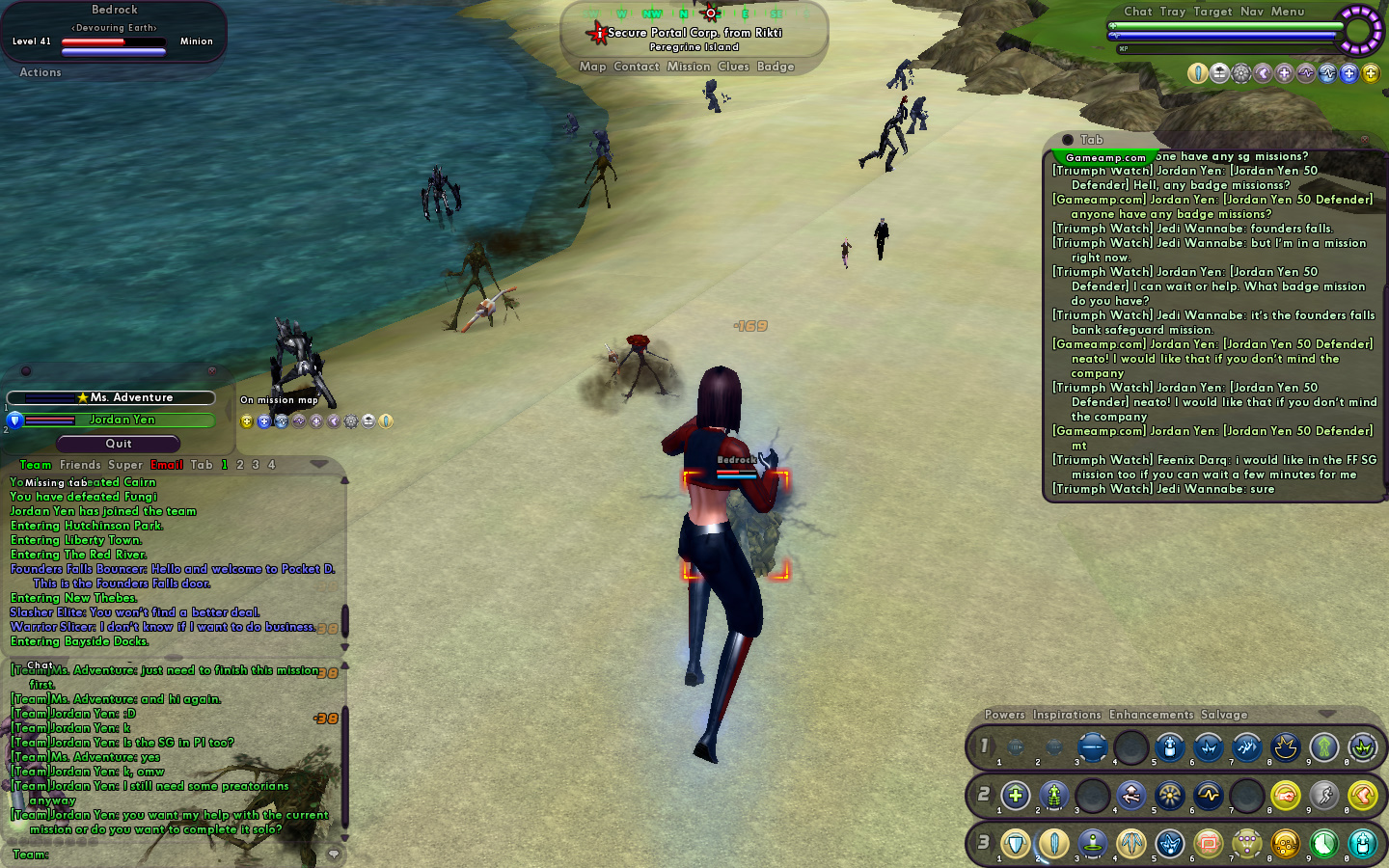This screenshot has height=868, width=1389.
Task: View the Clues window
Action: tap(733, 67)
